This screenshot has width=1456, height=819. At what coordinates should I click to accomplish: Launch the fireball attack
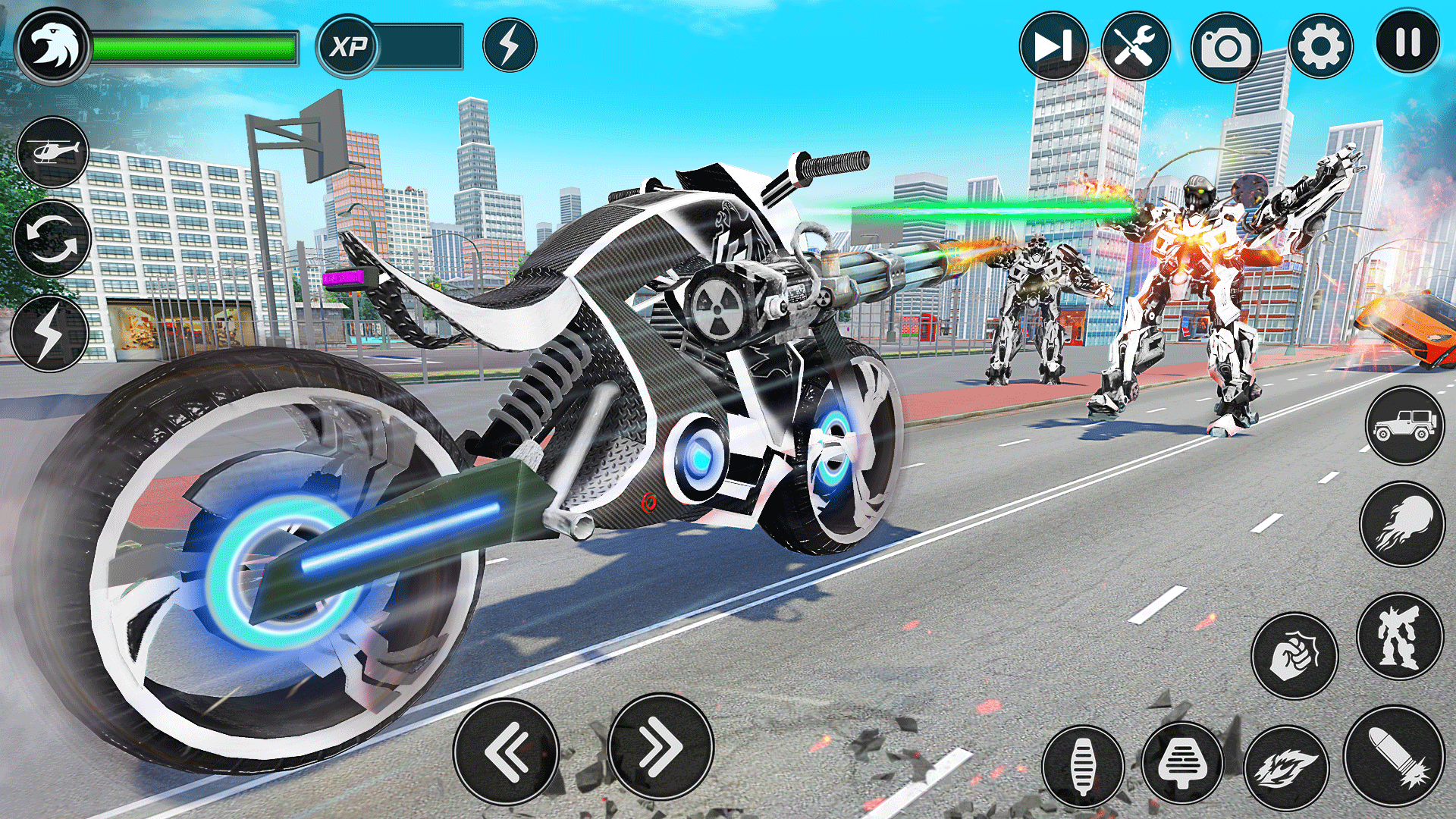(1401, 525)
